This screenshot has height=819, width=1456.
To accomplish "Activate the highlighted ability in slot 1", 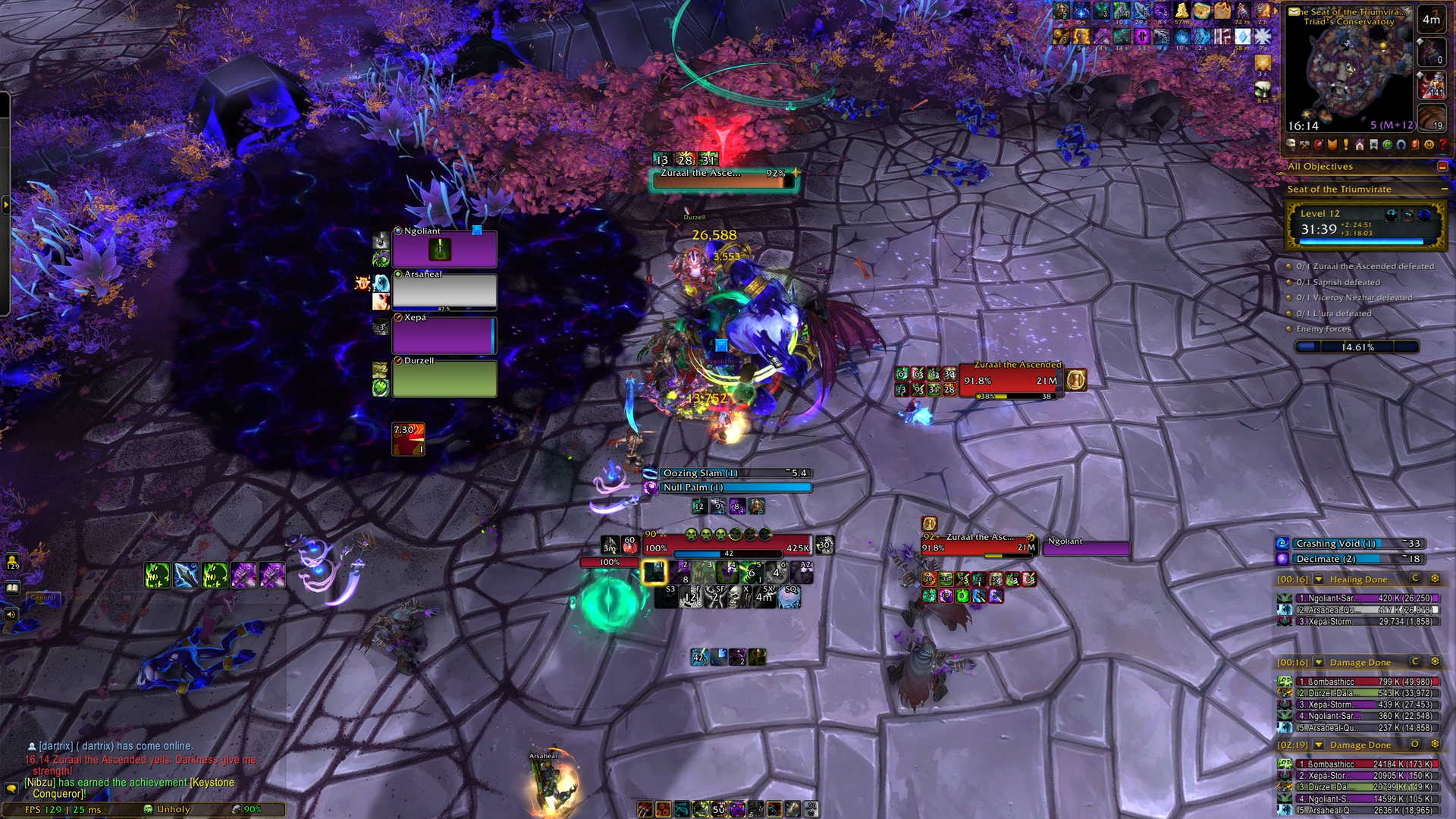I will click(x=654, y=572).
